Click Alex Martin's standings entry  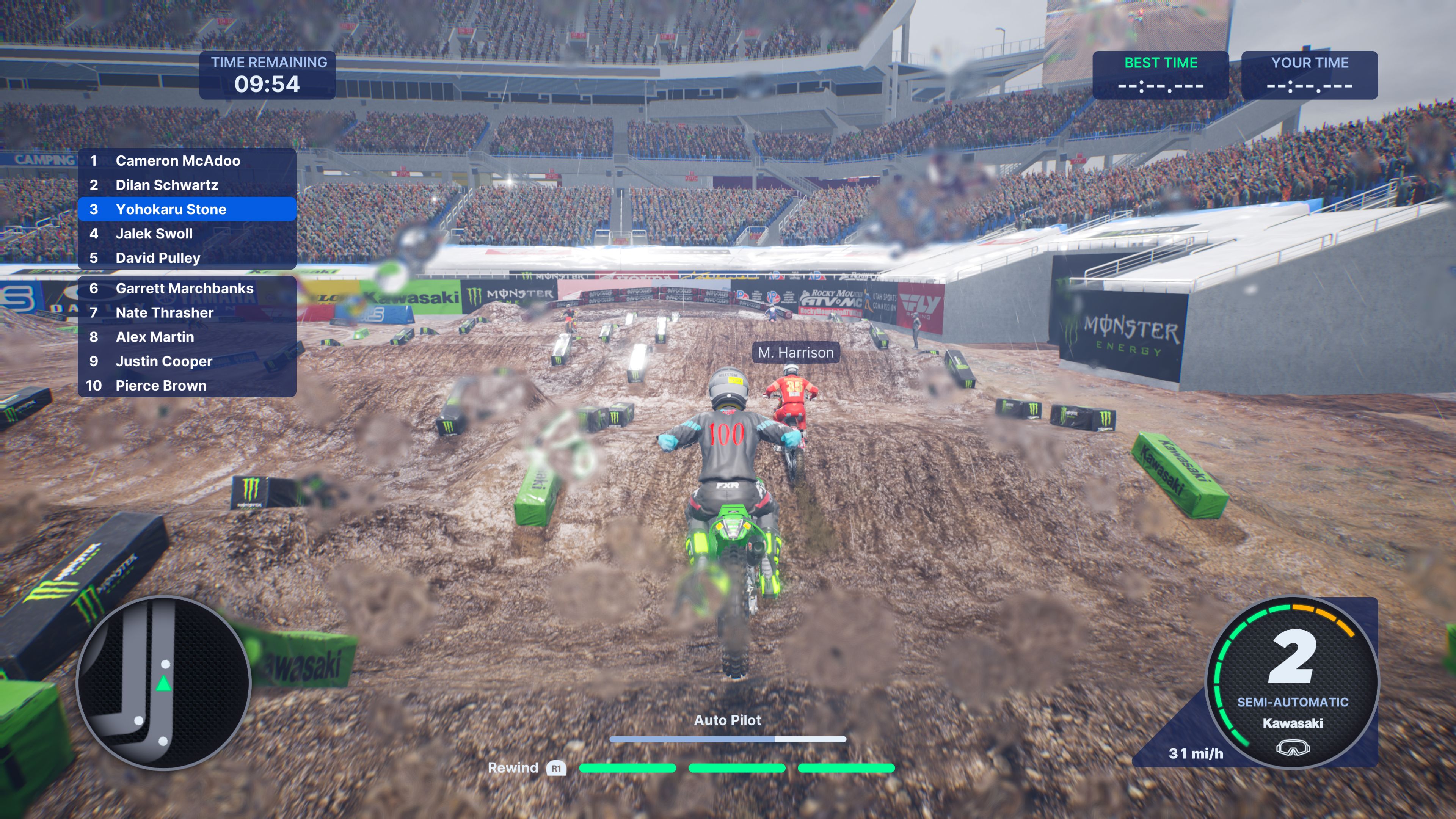[x=187, y=337]
